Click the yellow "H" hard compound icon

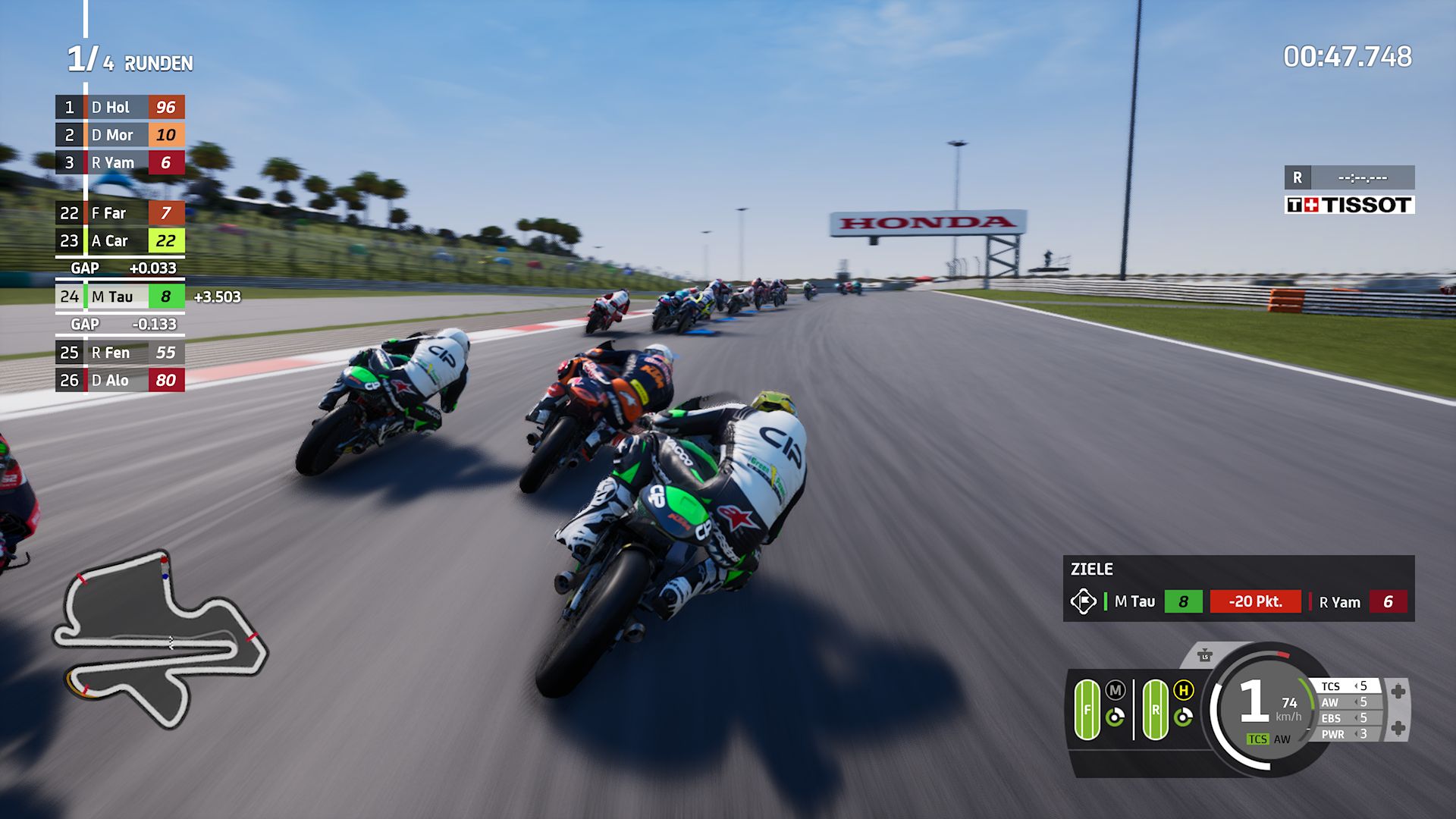[1184, 690]
